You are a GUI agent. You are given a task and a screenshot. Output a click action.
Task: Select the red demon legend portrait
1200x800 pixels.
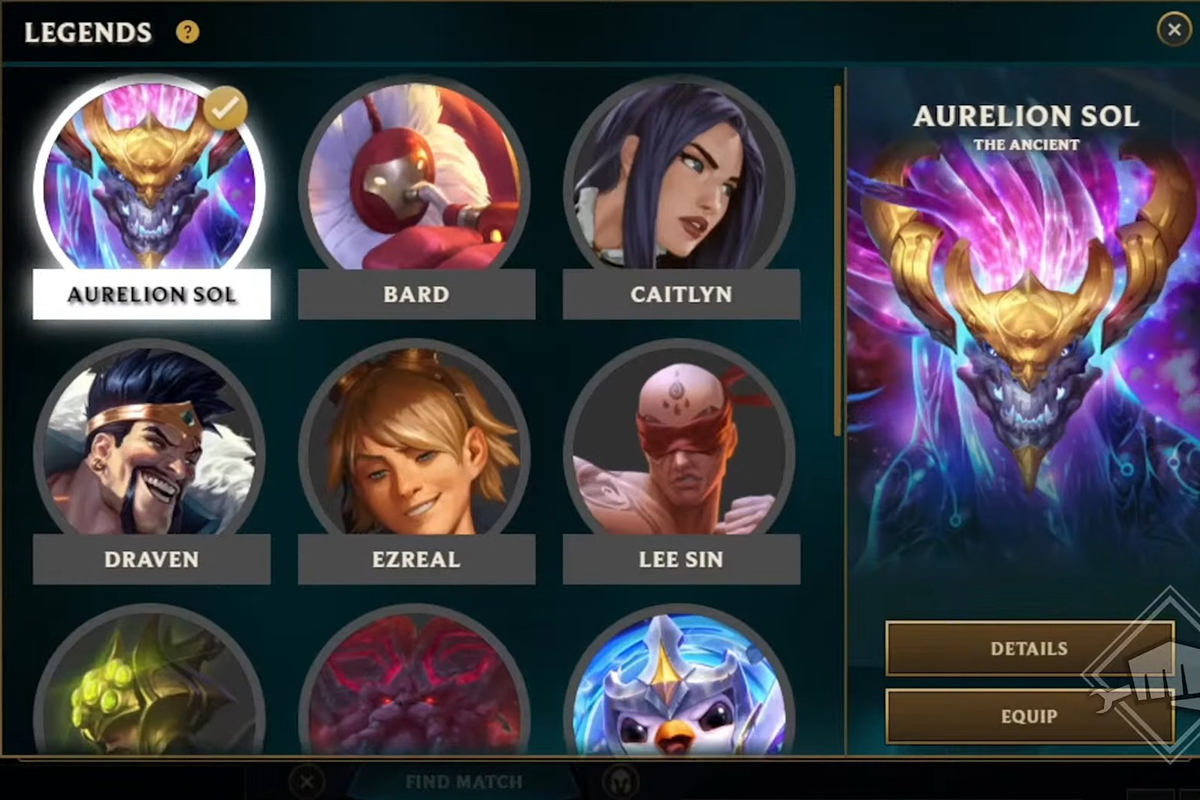(x=415, y=690)
